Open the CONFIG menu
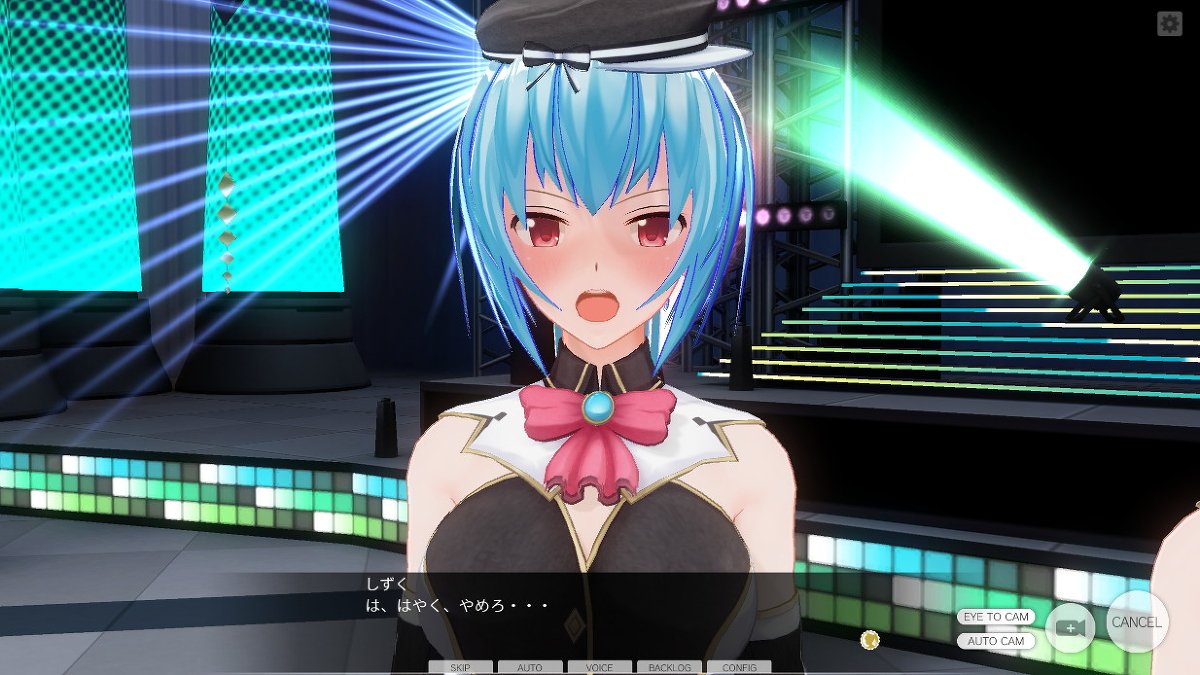This screenshot has width=1200, height=675. tap(739, 667)
